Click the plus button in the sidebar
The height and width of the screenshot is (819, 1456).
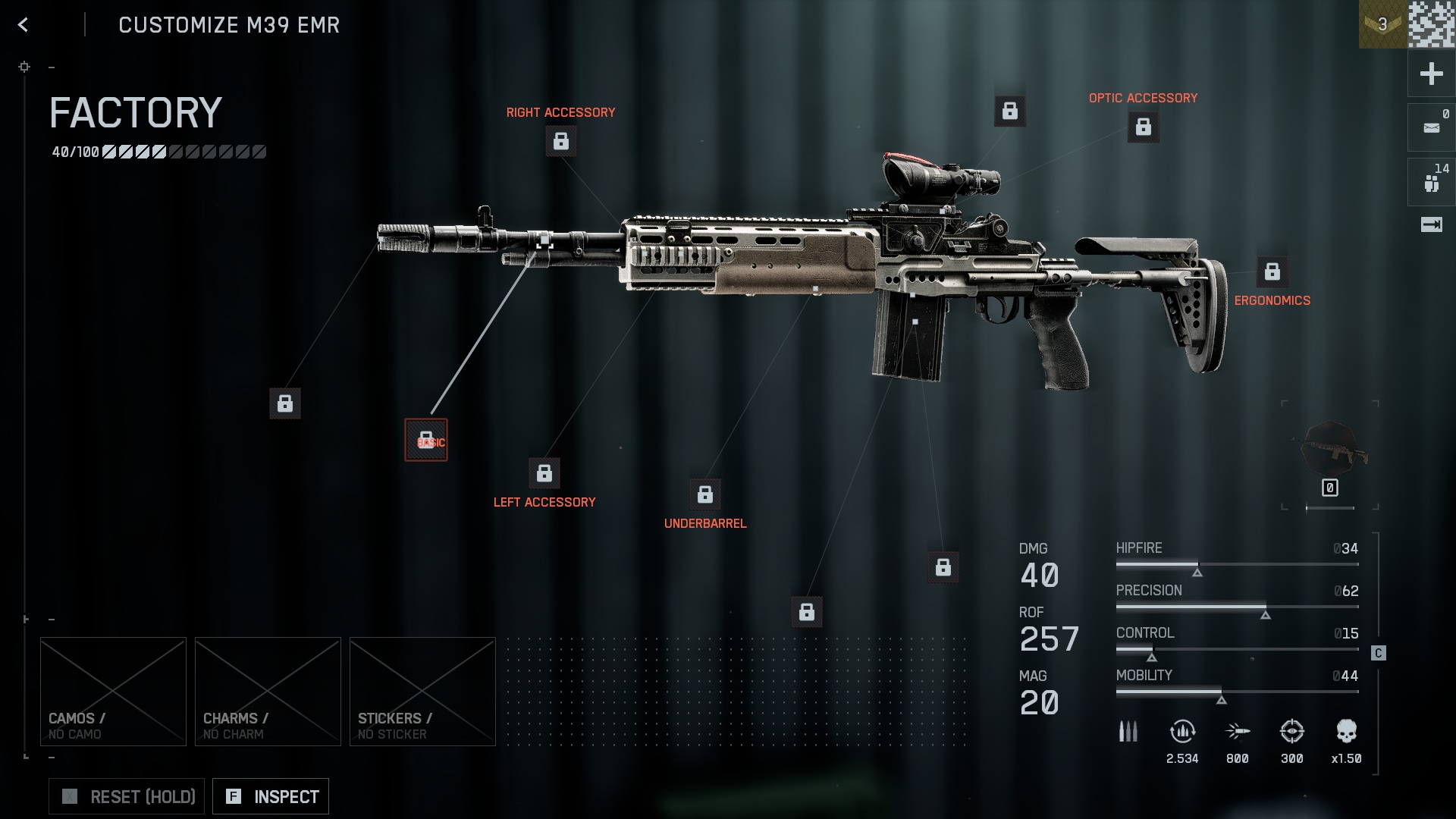[1431, 74]
